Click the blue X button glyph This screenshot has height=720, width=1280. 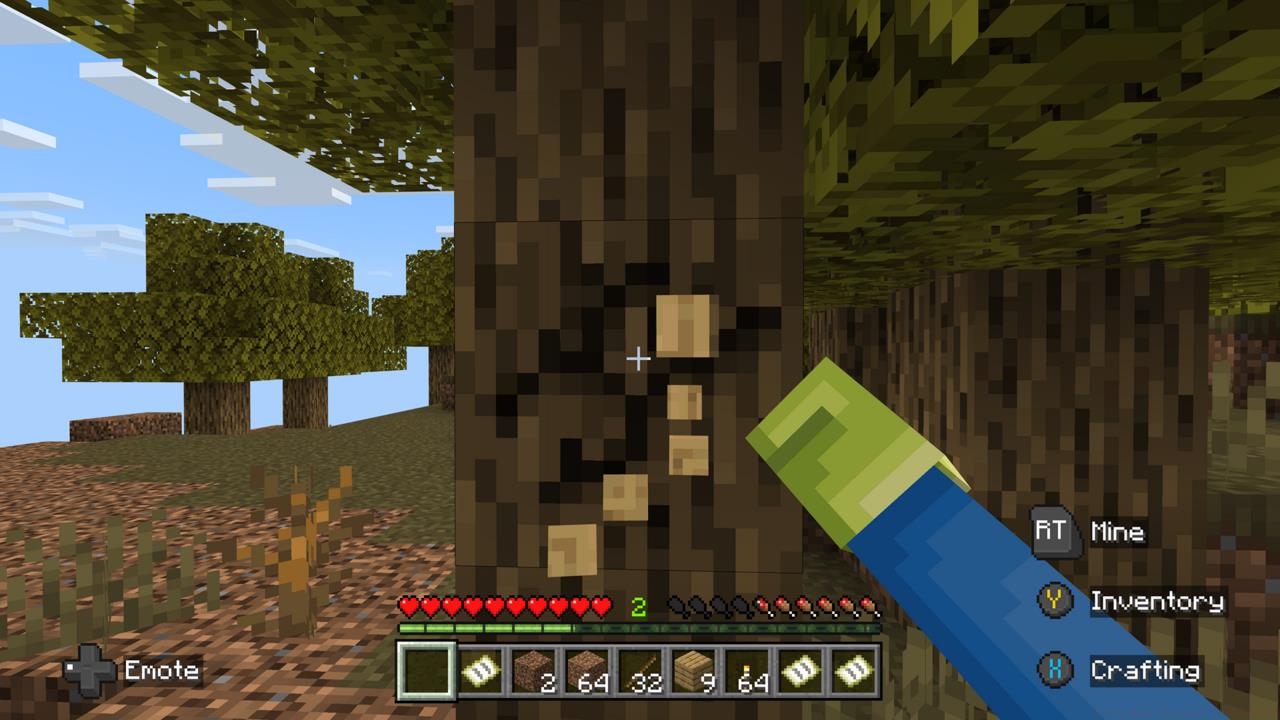tap(1055, 671)
